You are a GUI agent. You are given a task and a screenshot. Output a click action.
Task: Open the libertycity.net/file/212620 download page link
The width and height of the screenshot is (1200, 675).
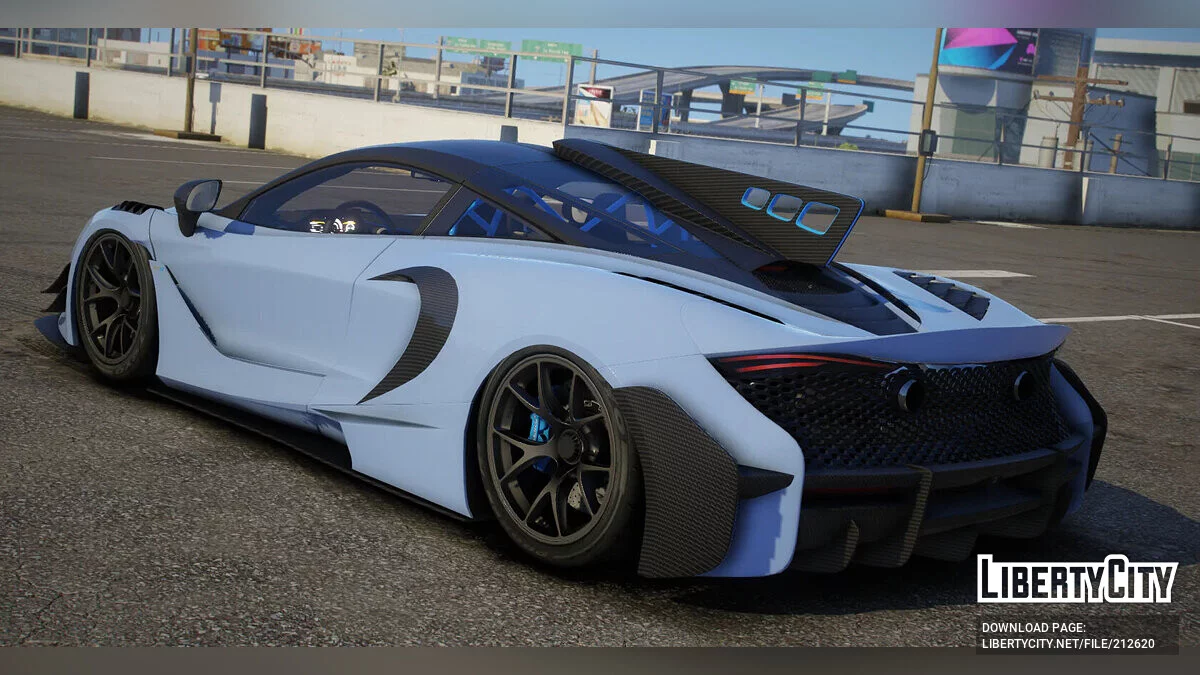tap(1067, 644)
